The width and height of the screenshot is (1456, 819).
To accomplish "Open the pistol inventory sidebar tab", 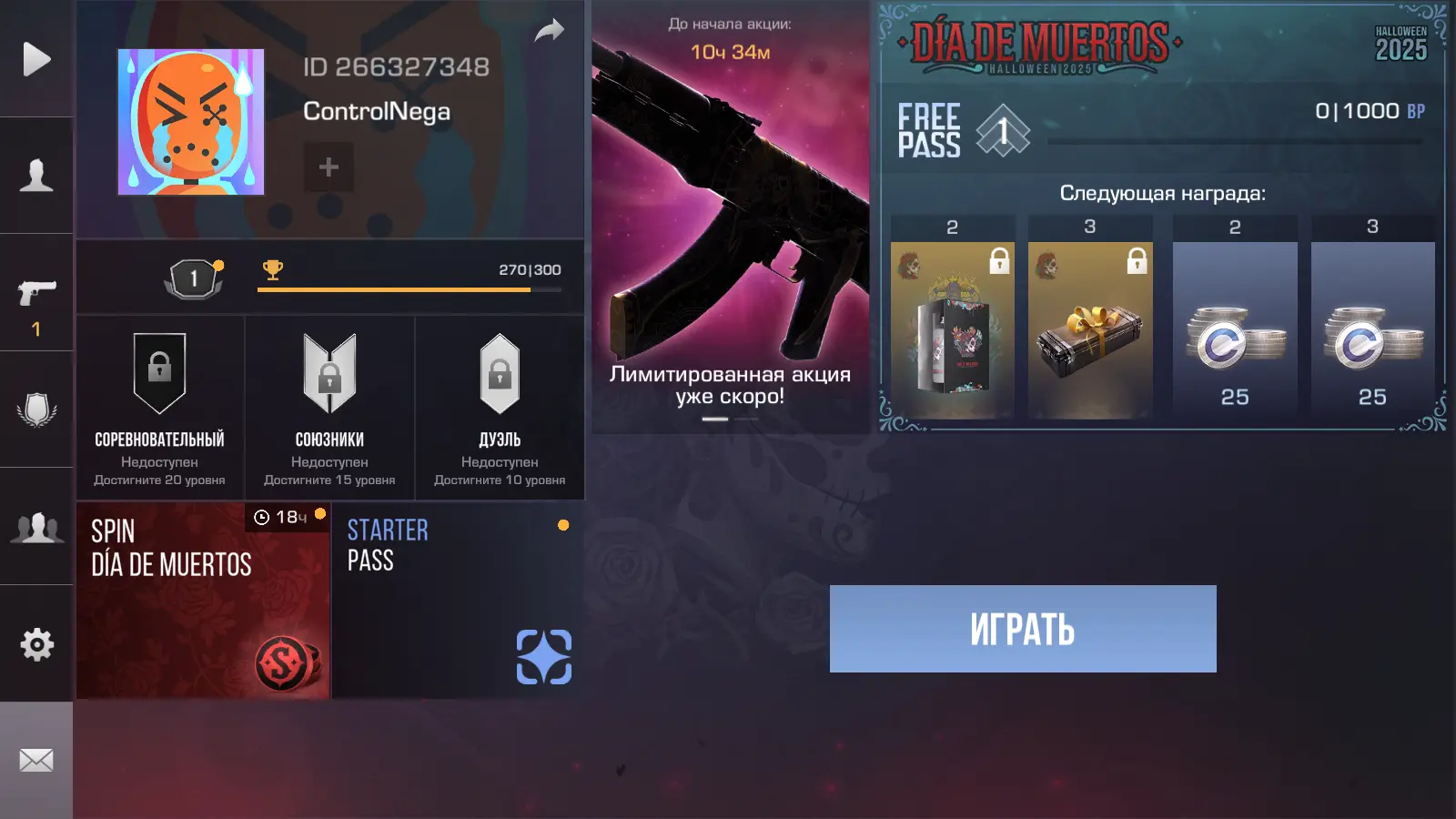I will click(x=36, y=293).
